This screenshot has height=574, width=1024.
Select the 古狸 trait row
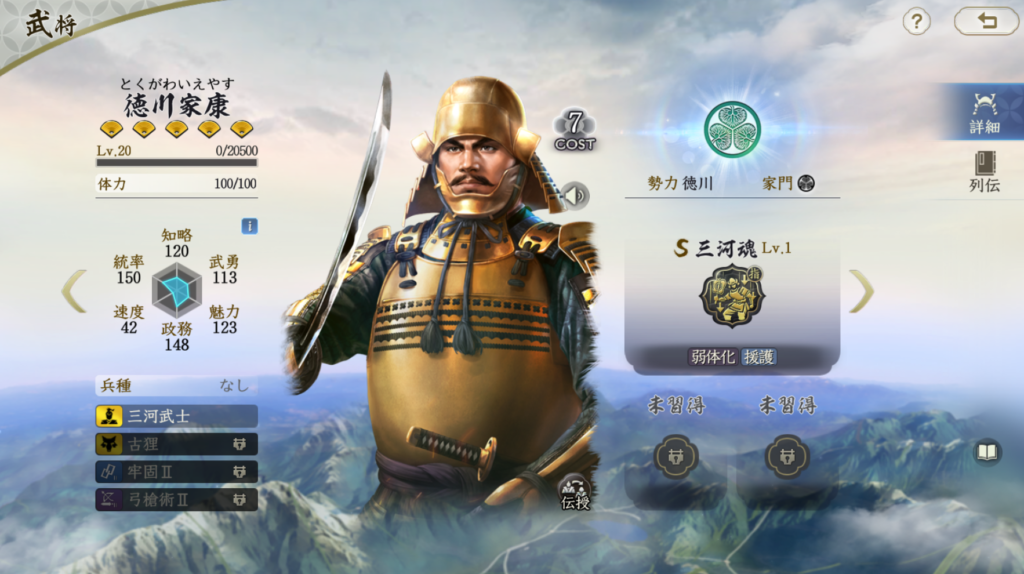tap(176, 444)
